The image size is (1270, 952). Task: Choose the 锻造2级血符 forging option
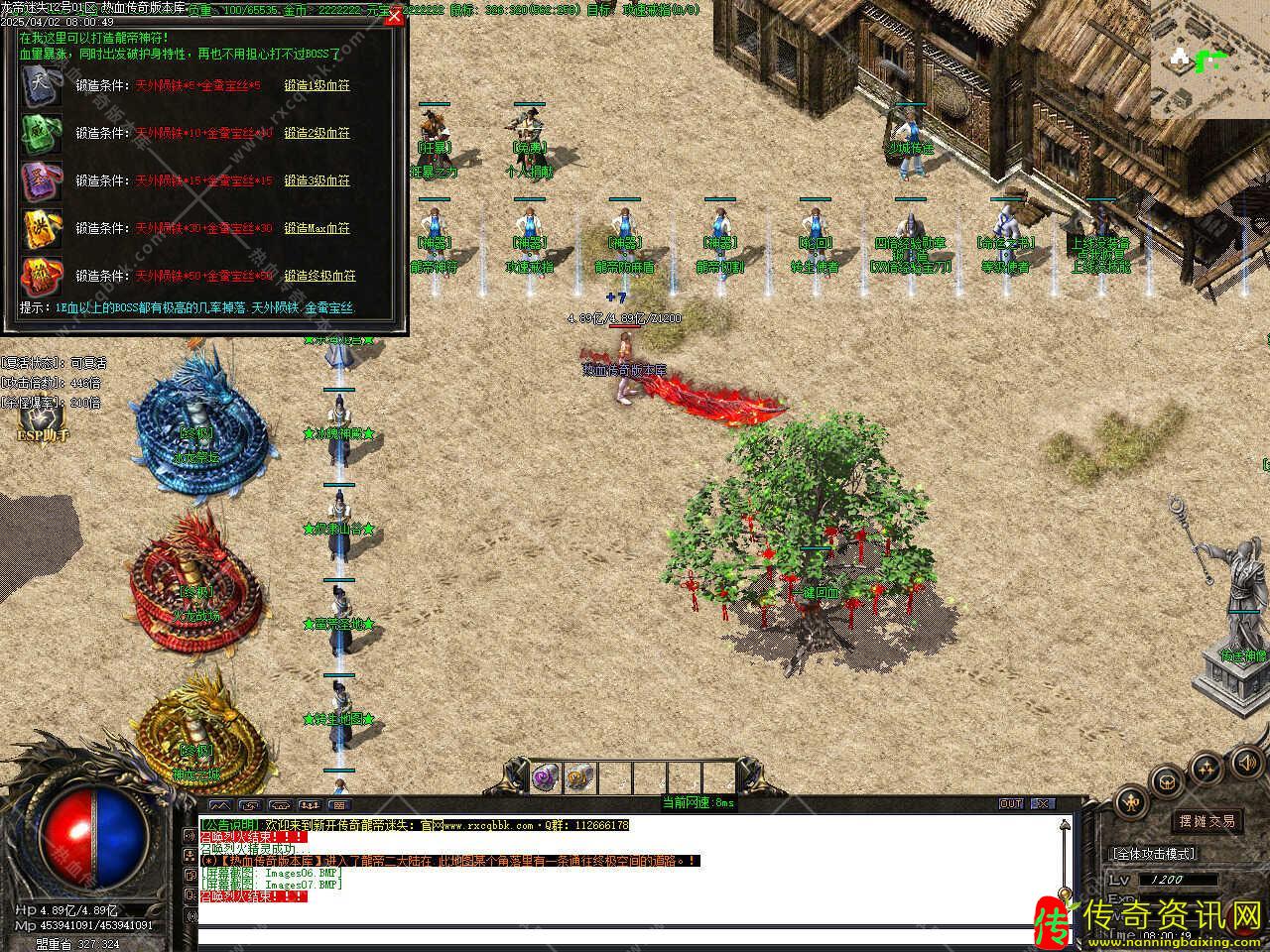(317, 133)
